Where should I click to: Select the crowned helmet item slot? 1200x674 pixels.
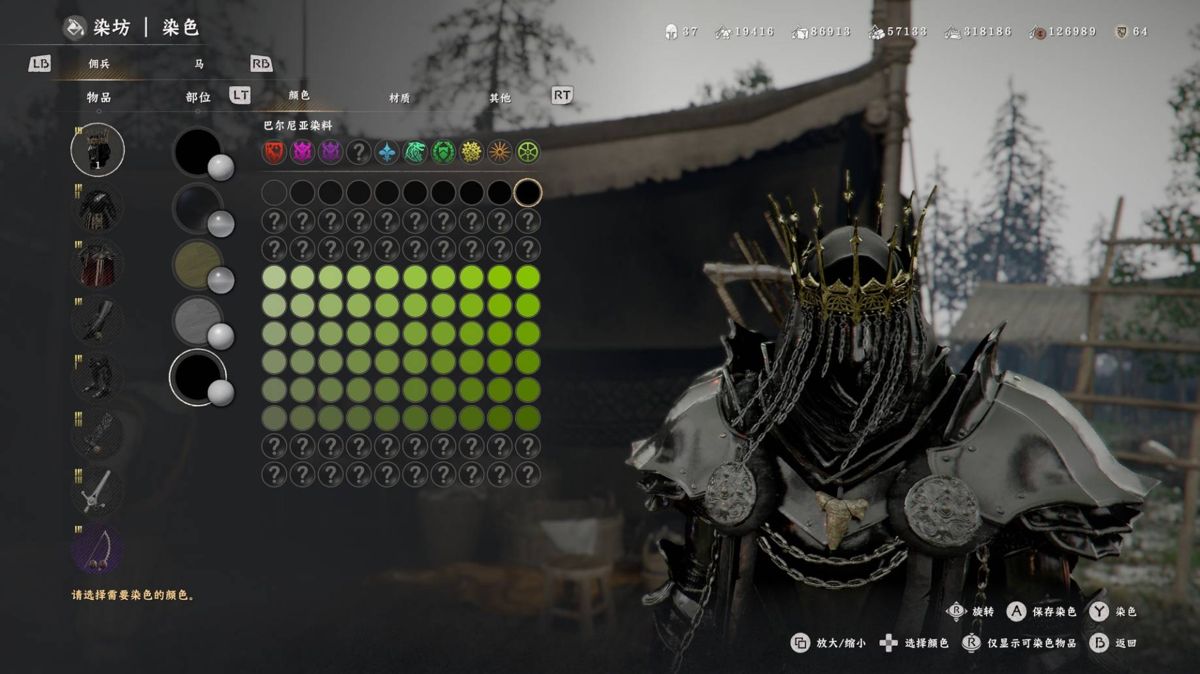point(98,149)
